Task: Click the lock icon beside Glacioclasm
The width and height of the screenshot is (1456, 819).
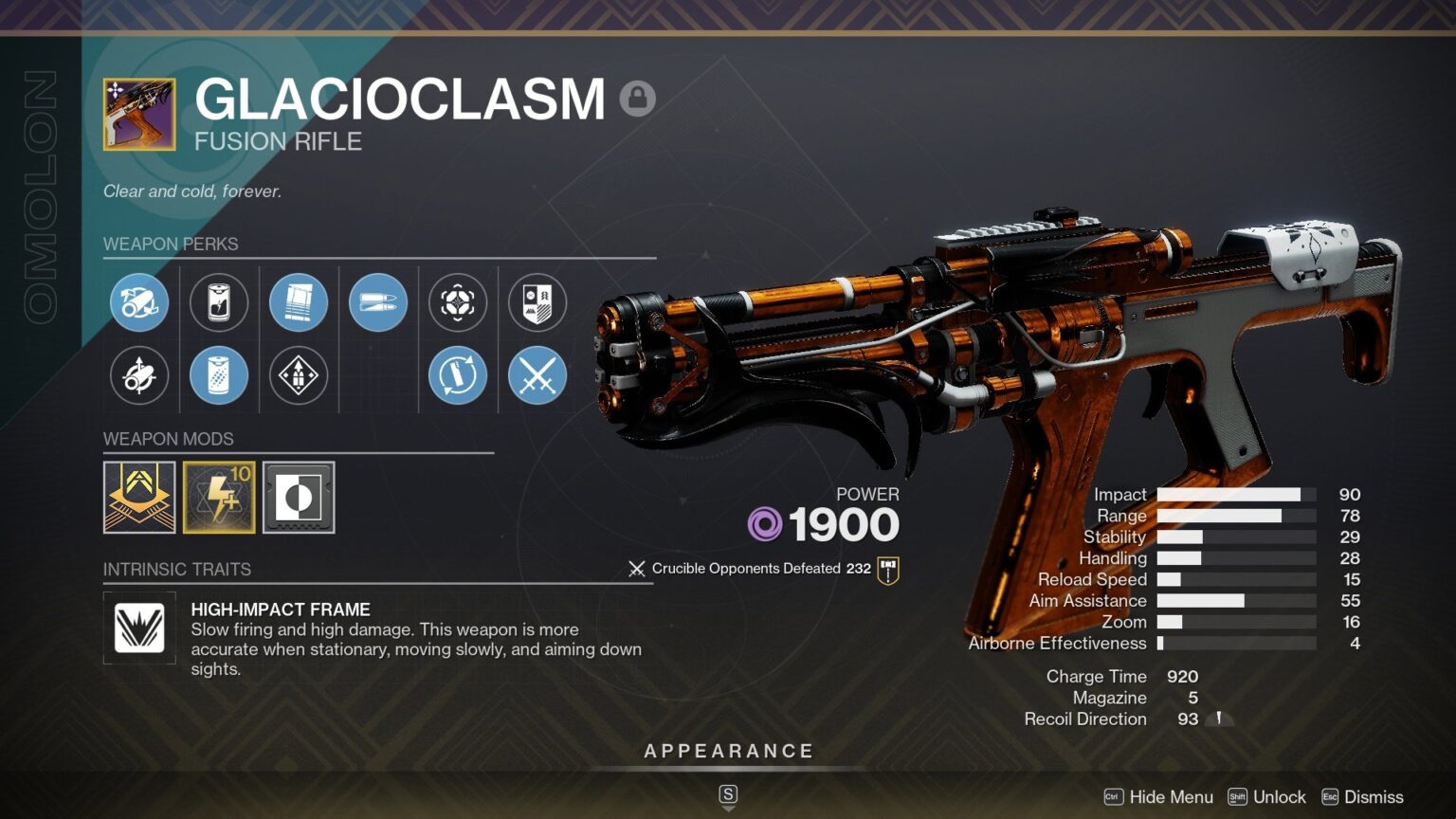Action: pos(638,98)
